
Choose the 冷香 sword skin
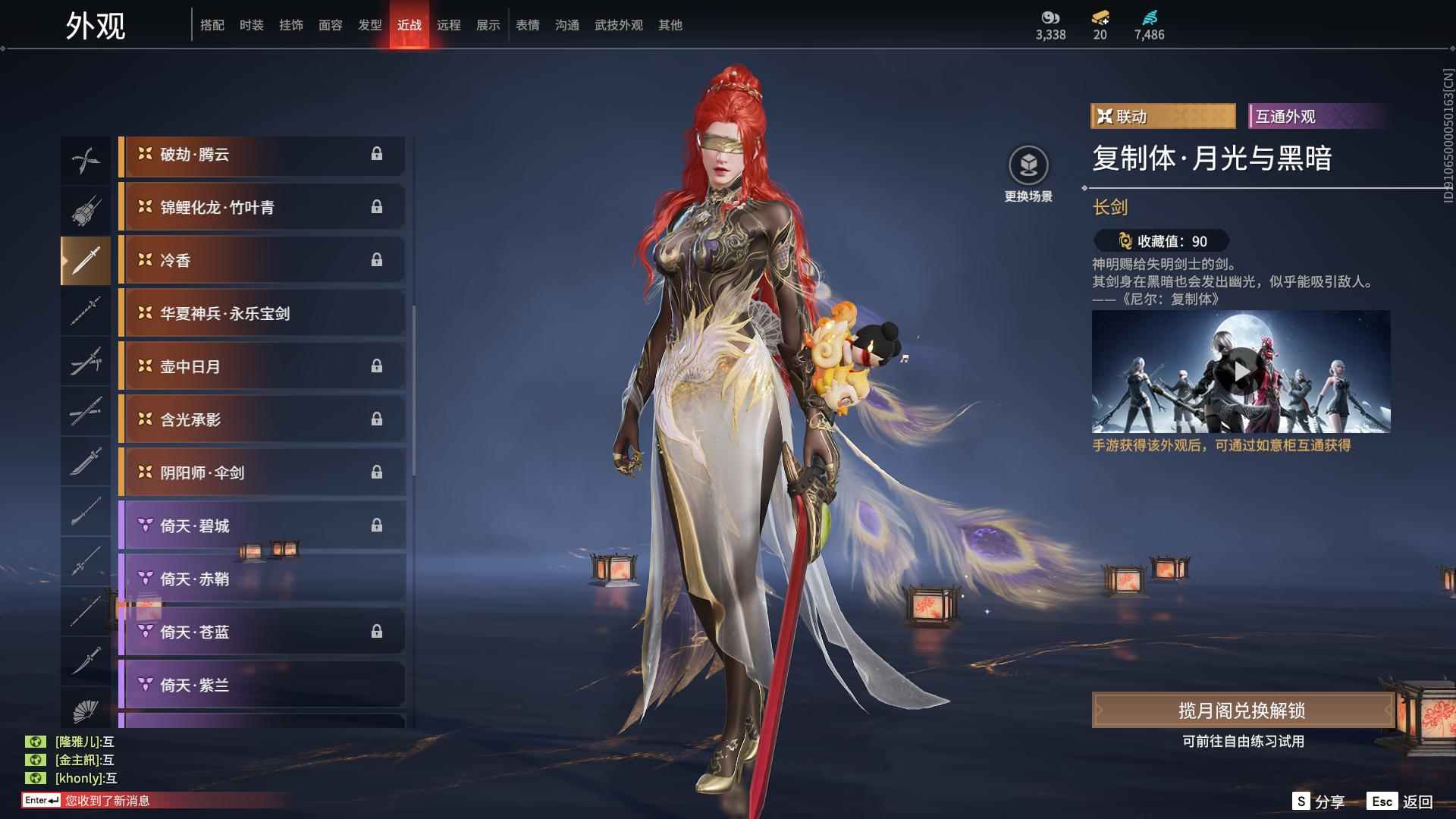pos(262,260)
